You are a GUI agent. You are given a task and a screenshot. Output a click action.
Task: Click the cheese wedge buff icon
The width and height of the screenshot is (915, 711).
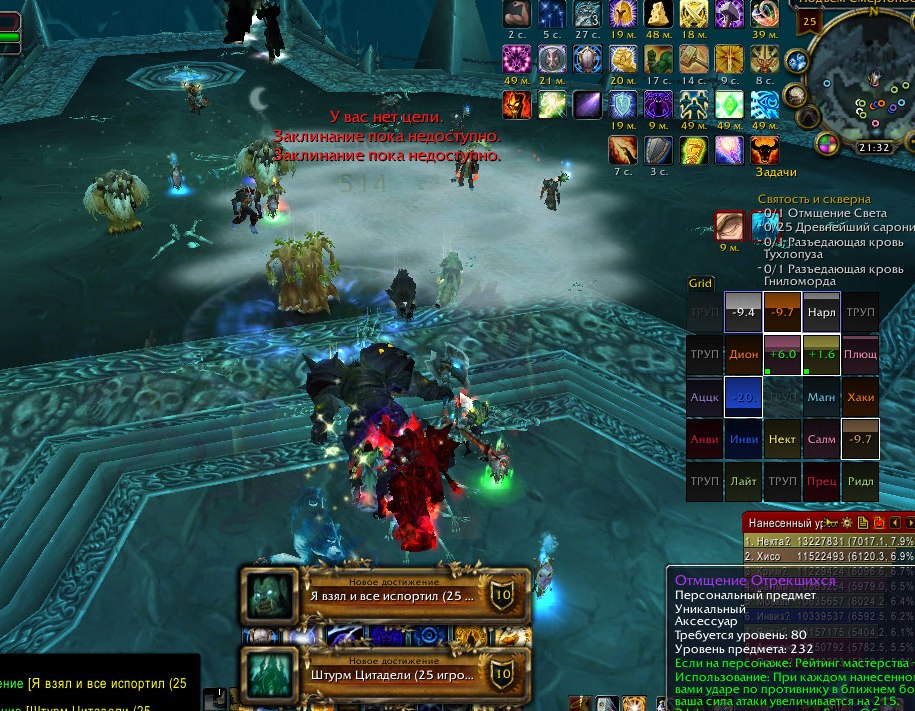click(657, 14)
